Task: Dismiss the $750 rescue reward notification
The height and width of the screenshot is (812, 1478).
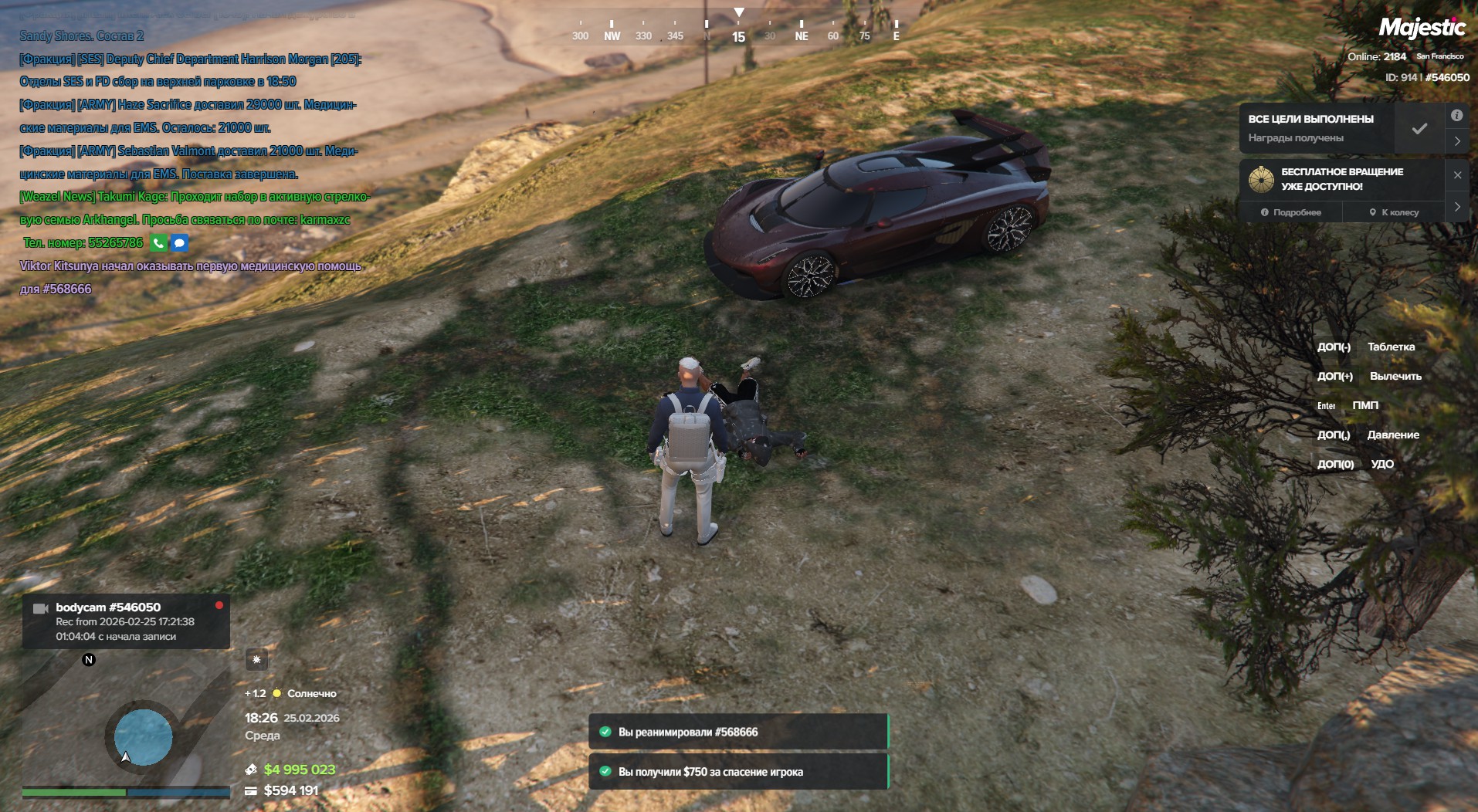Action: pyautogui.click(x=738, y=772)
